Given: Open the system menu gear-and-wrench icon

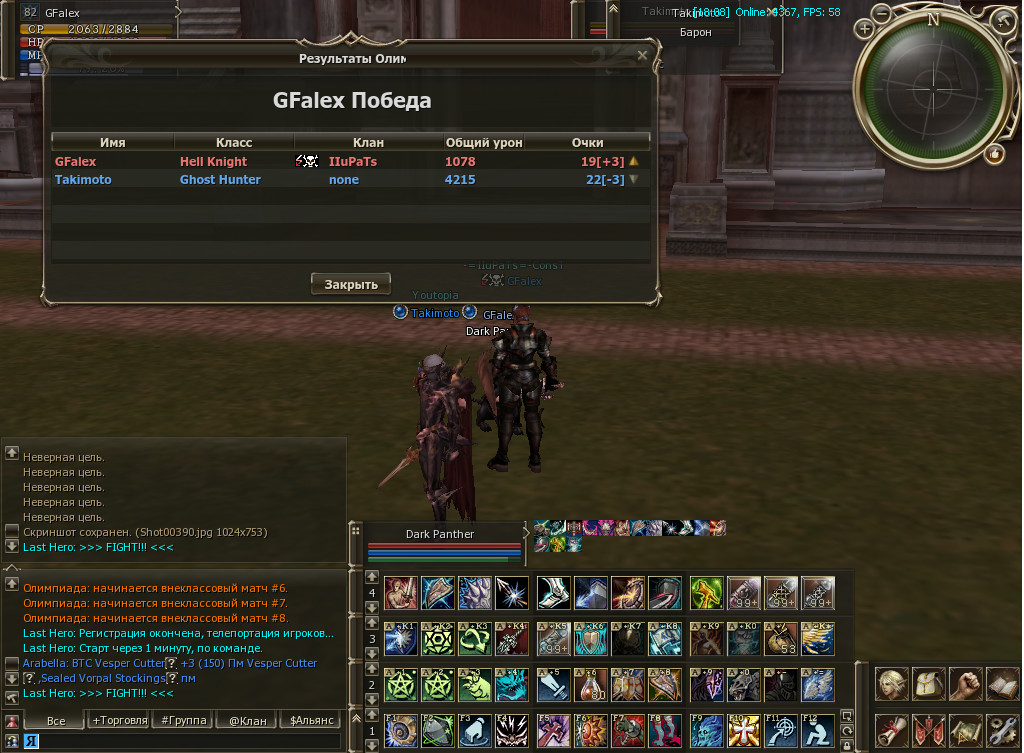Looking at the screenshot, I should 1001,731.
